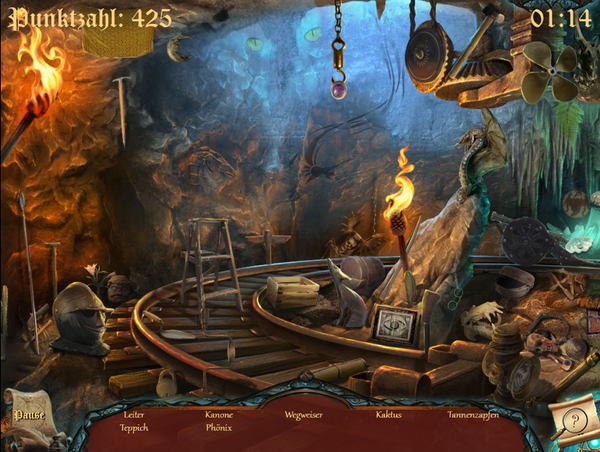Select the Wegweiser list entry
Screen dimensions: 600x452
pyautogui.click(x=303, y=414)
